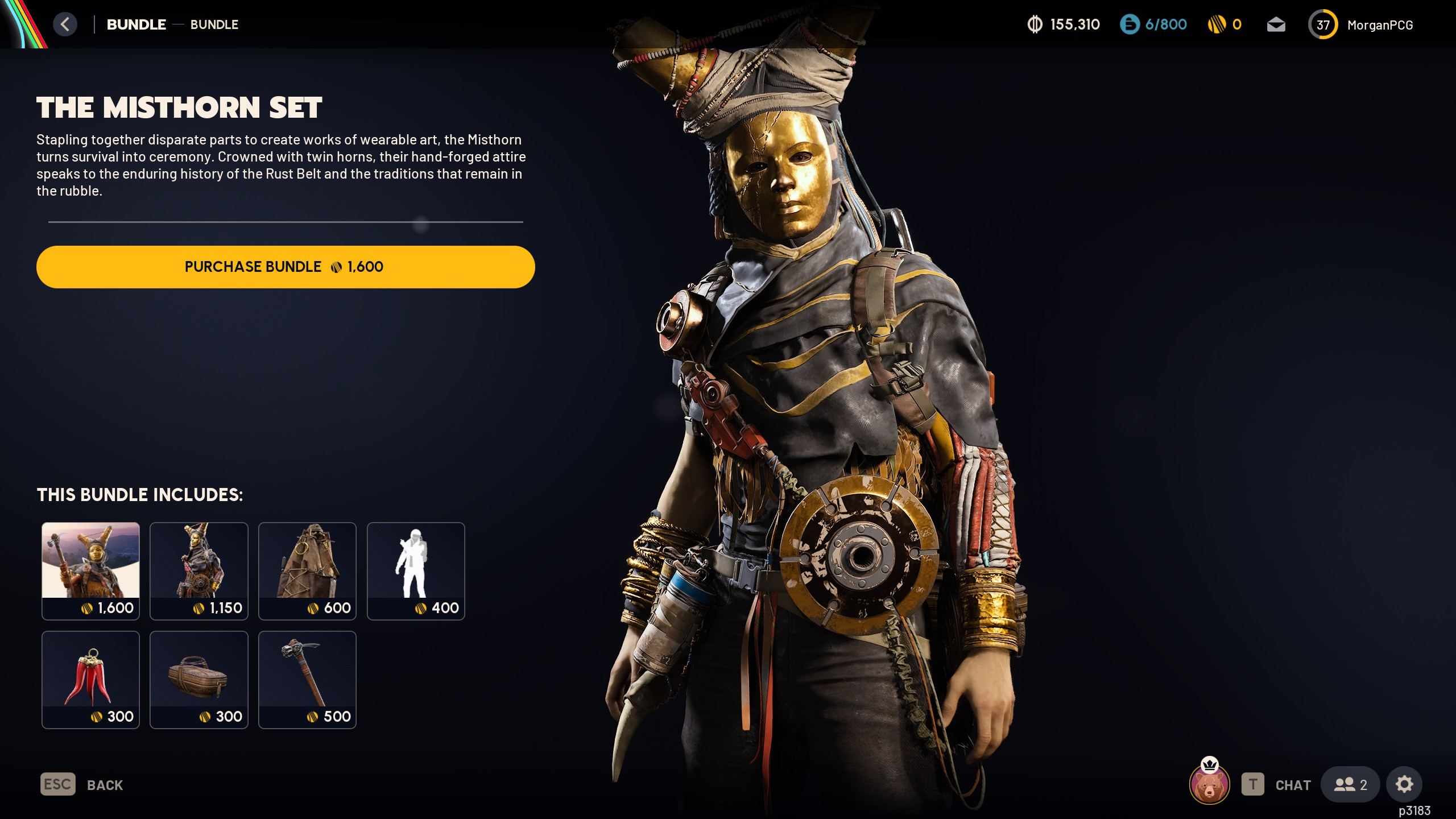Open the gear settings menu

click(x=1404, y=785)
